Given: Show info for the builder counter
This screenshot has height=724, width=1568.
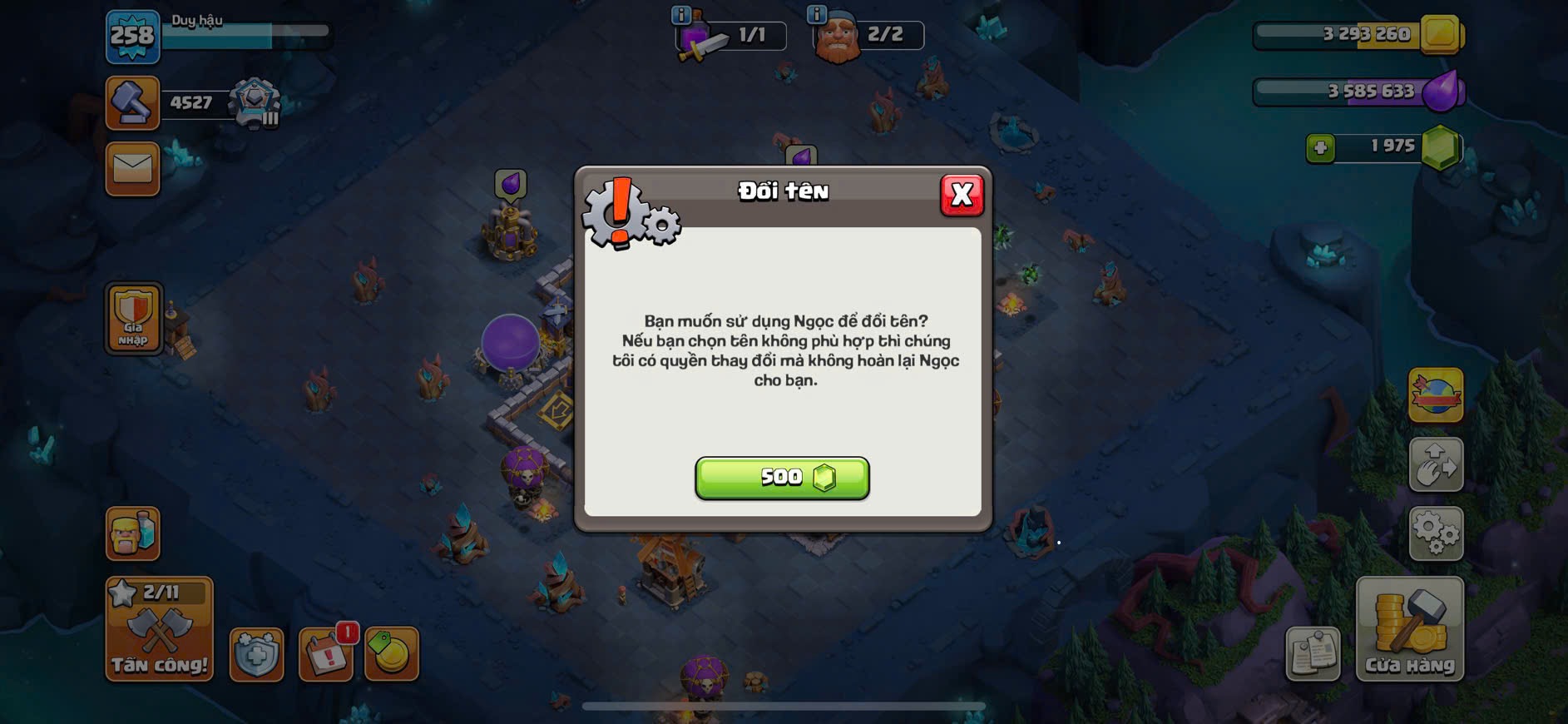Looking at the screenshot, I should point(816,15).
